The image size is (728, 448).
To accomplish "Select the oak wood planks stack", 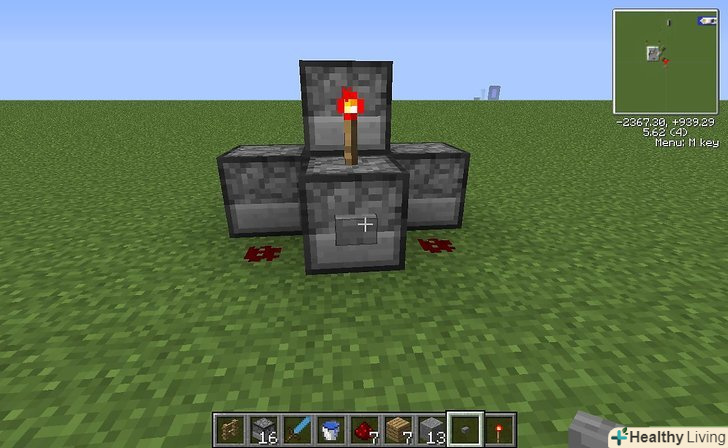I will 398,429.
